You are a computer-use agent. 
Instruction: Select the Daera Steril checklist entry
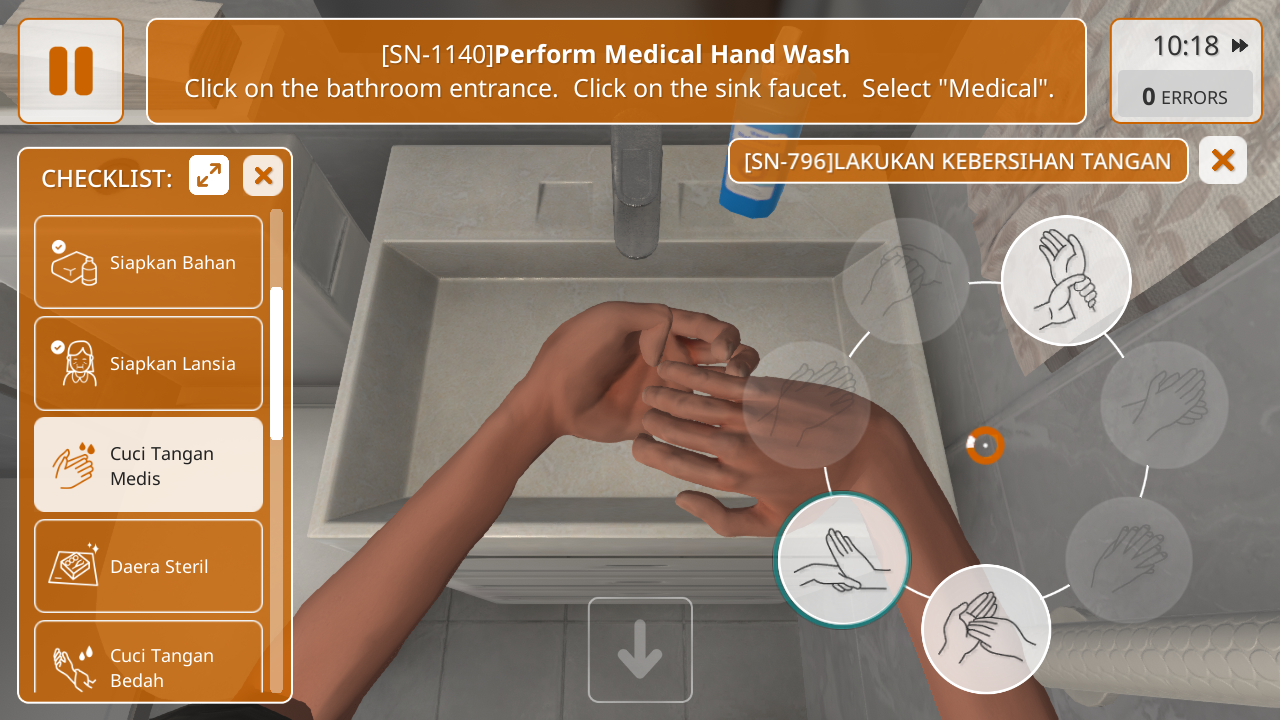(x=148, y=566)
